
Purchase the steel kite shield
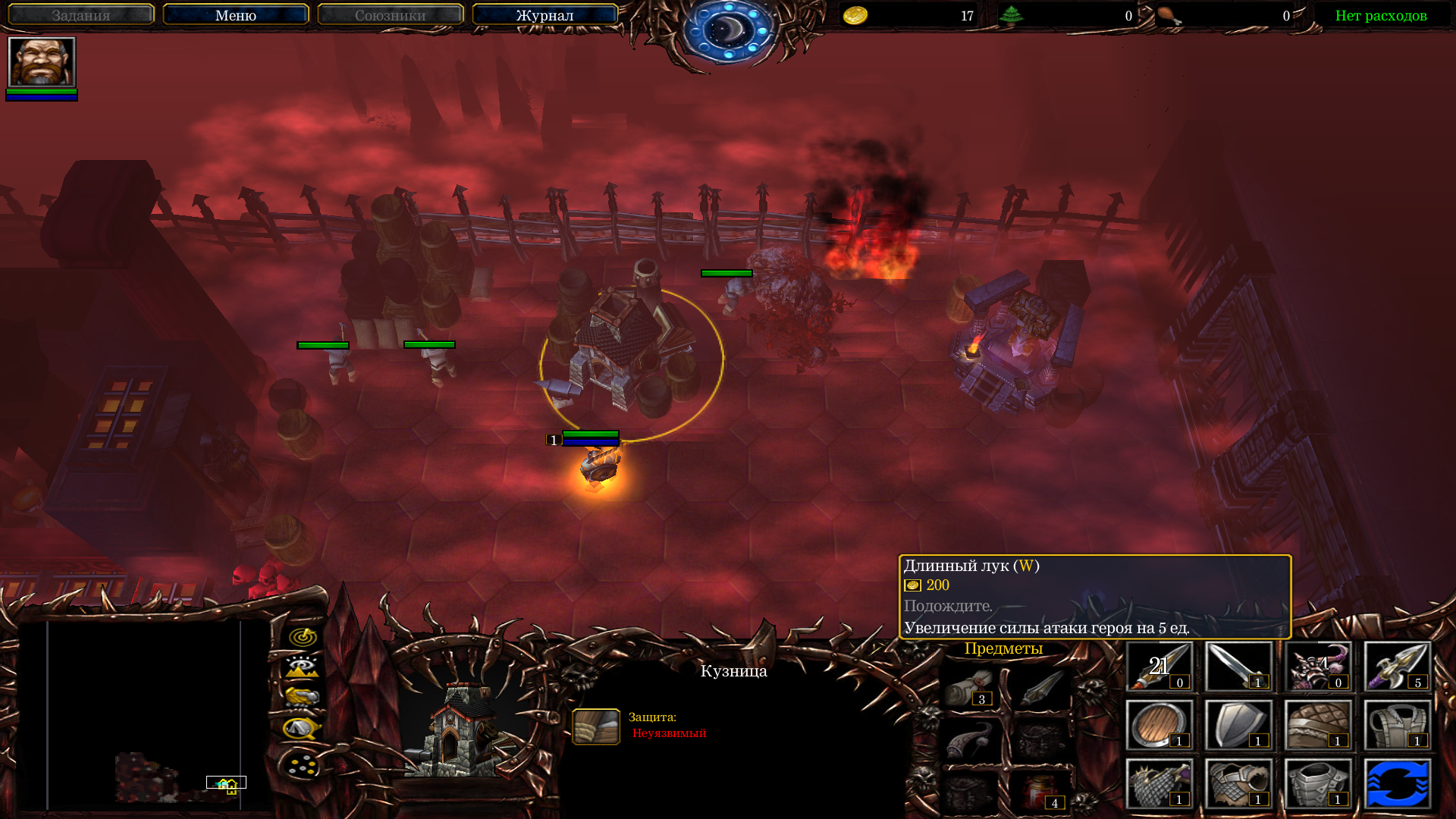(x=1238, y=725)
